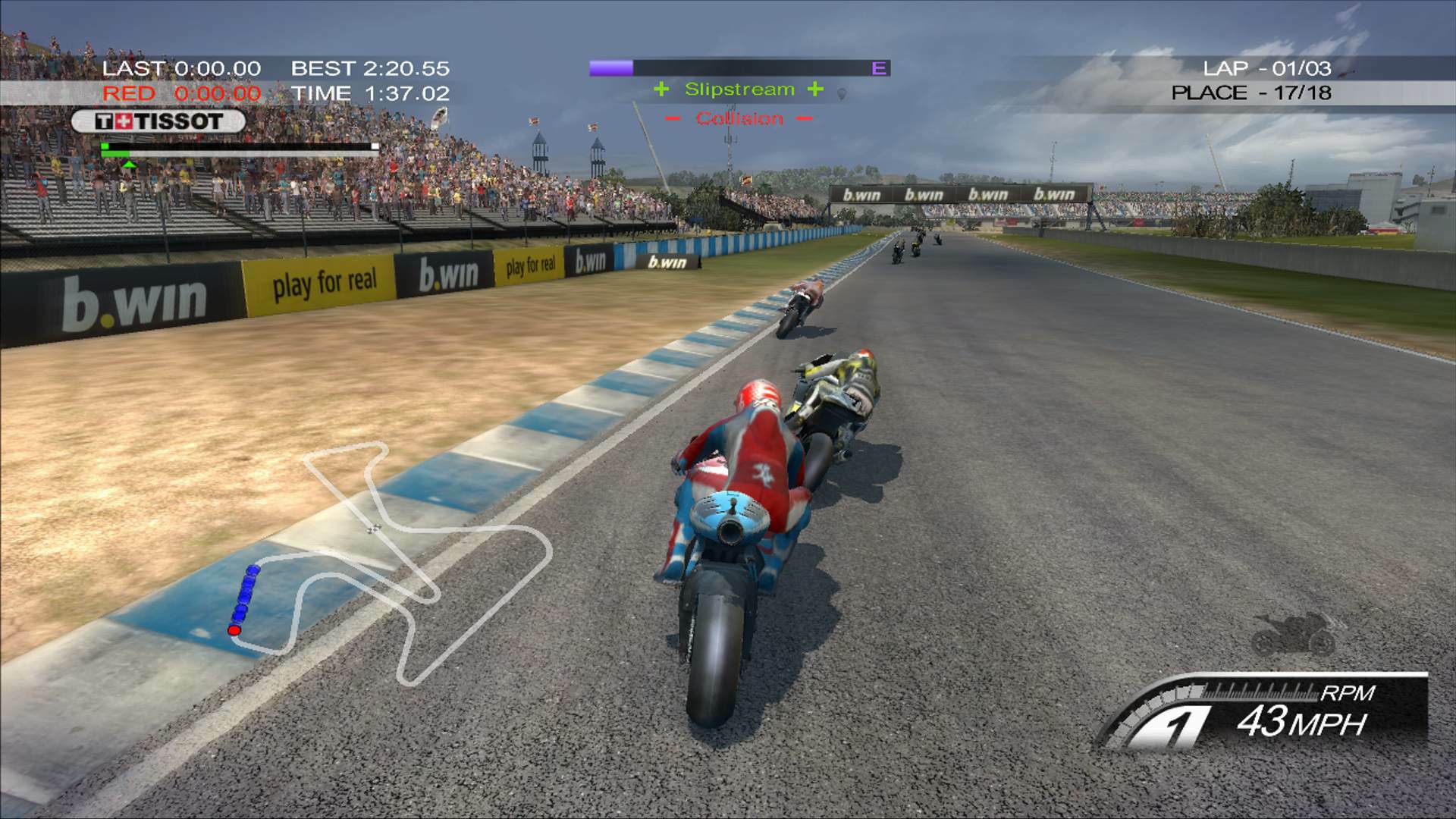1456x819 pixels.
Task: Toggle the Collision warning display
Action: 739,118
